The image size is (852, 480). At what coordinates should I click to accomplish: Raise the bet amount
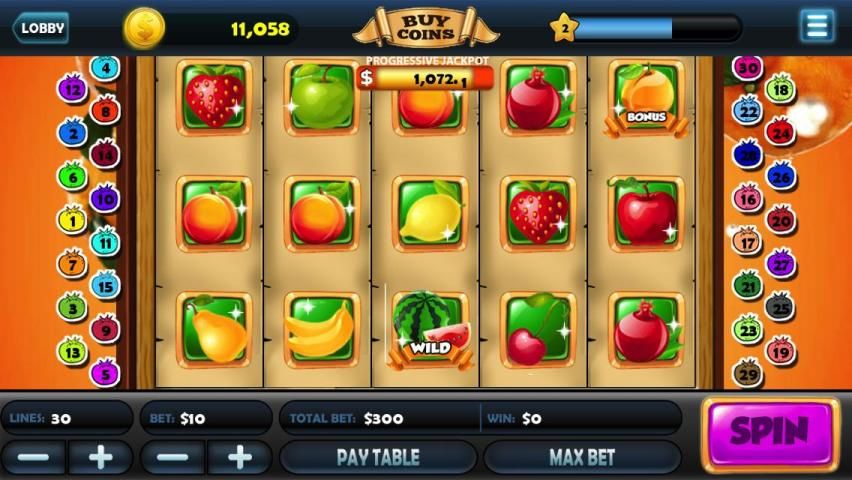tap(239, 458)
